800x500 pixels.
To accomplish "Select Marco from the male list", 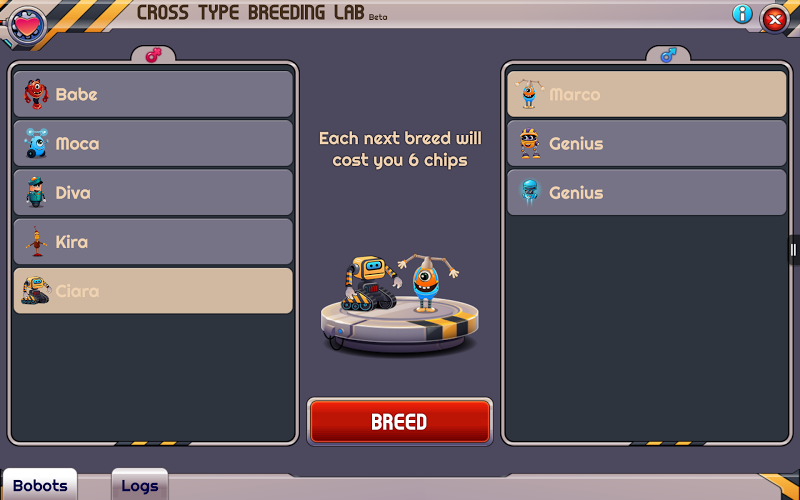I will click(647, 94).
